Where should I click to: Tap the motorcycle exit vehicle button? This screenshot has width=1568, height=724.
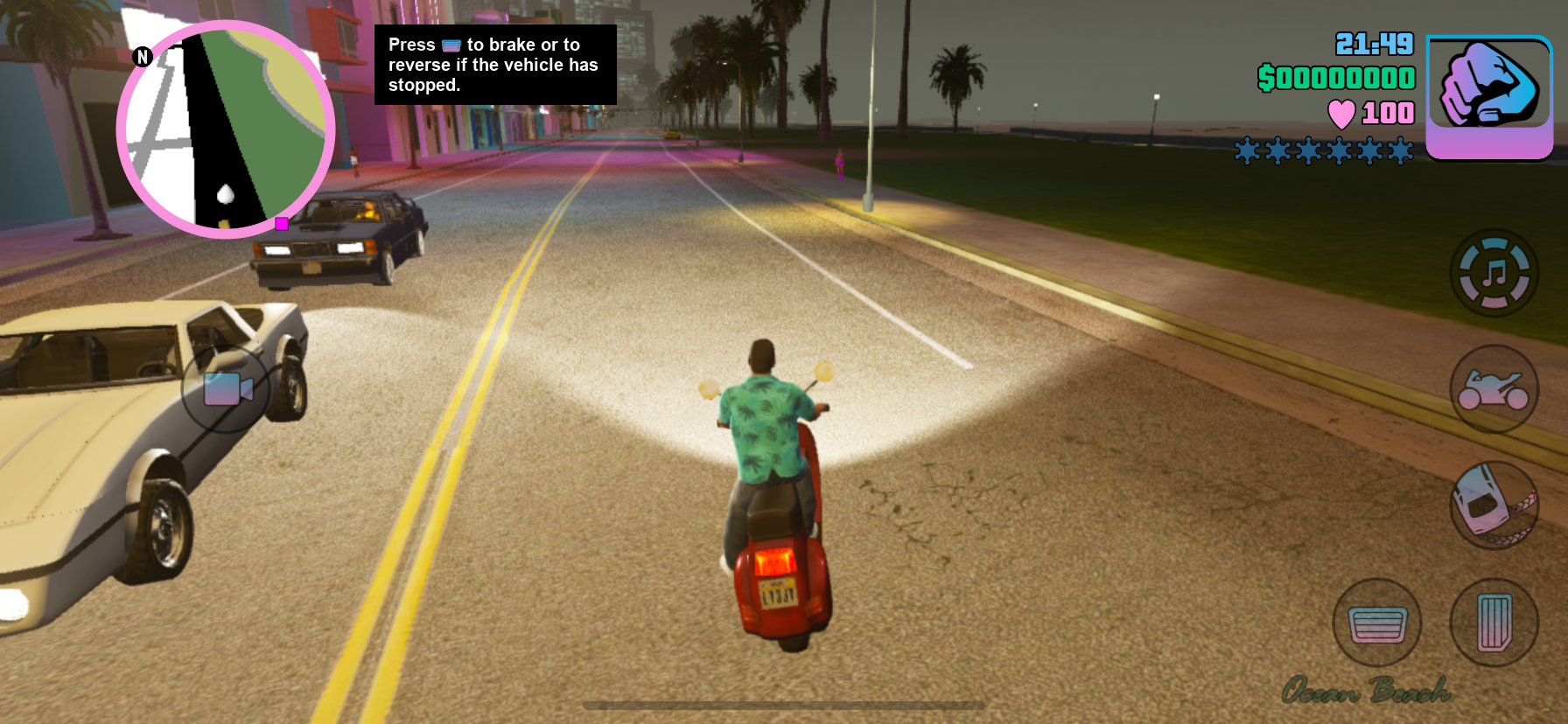tap(1494, 389)
